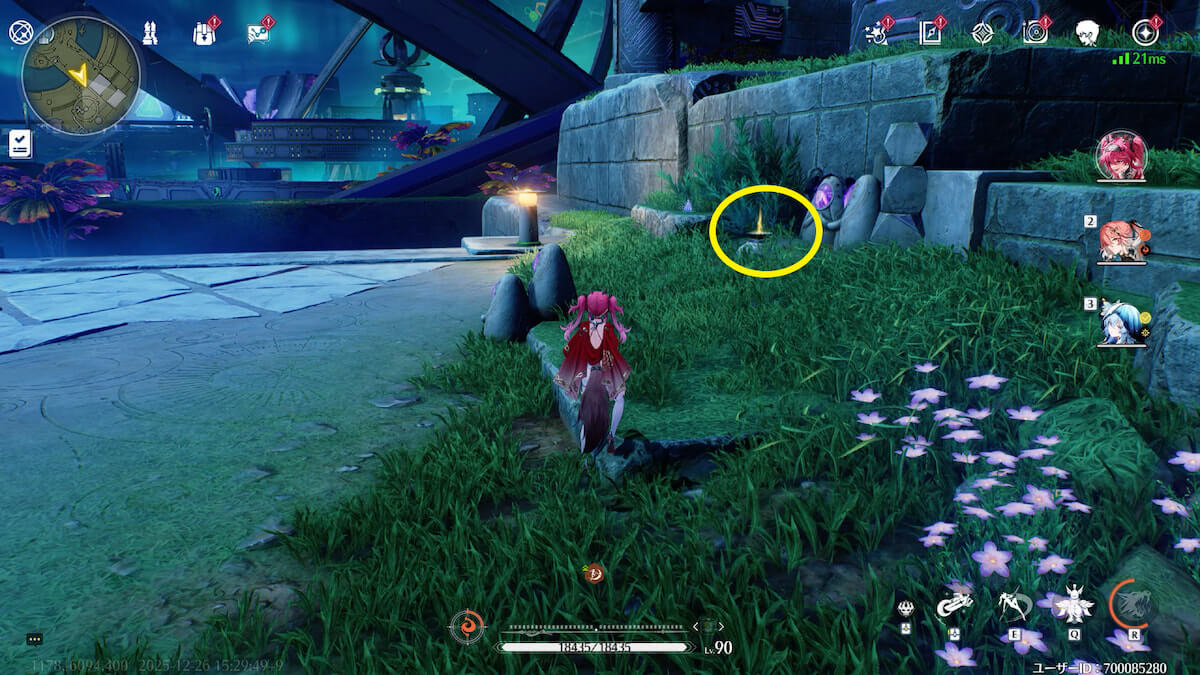Open the round sparkle star icon

(x=1144, y=33)
